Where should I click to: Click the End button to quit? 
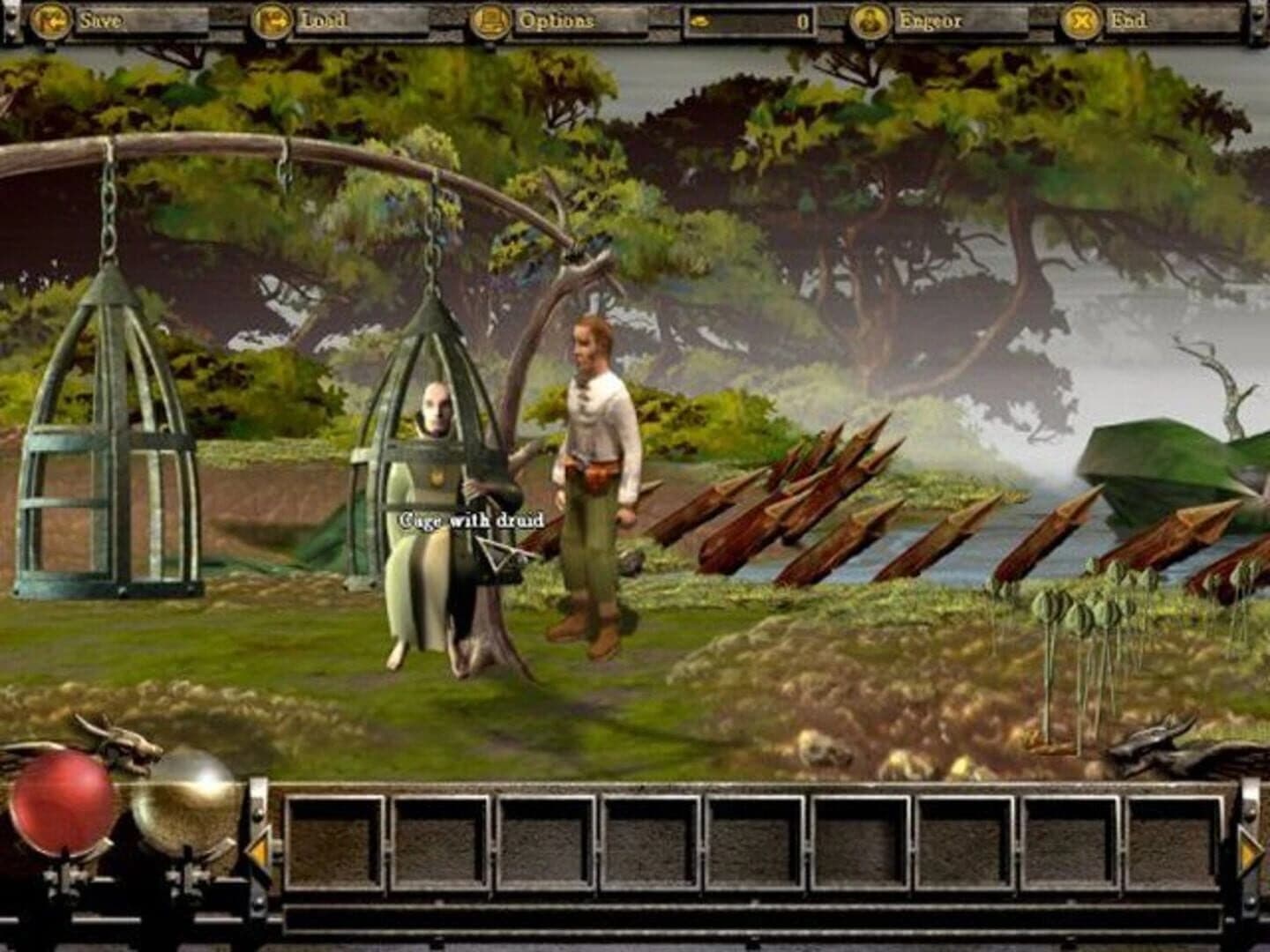(x=1132, y=18)
